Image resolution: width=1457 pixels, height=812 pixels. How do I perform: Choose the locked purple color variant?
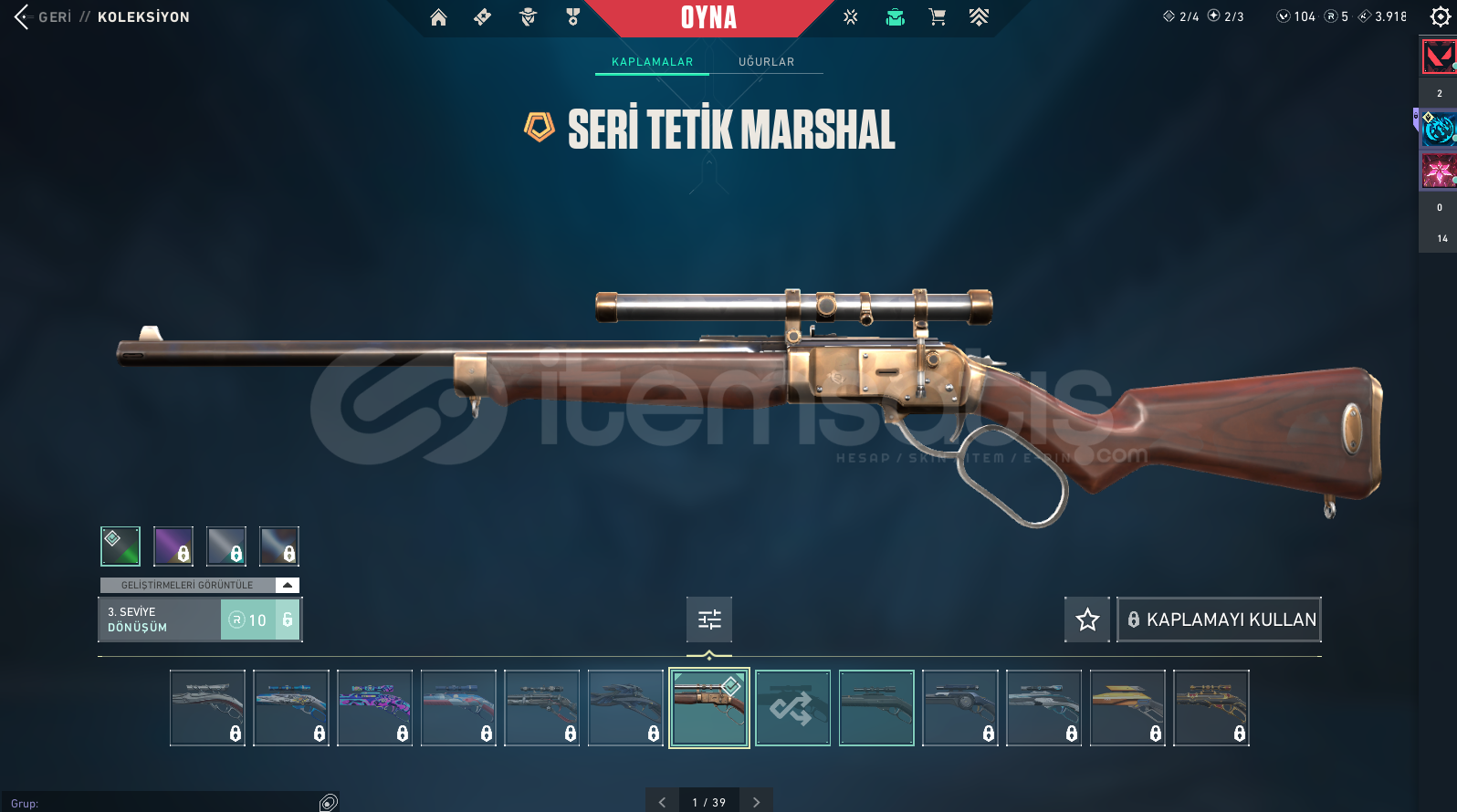173,547
